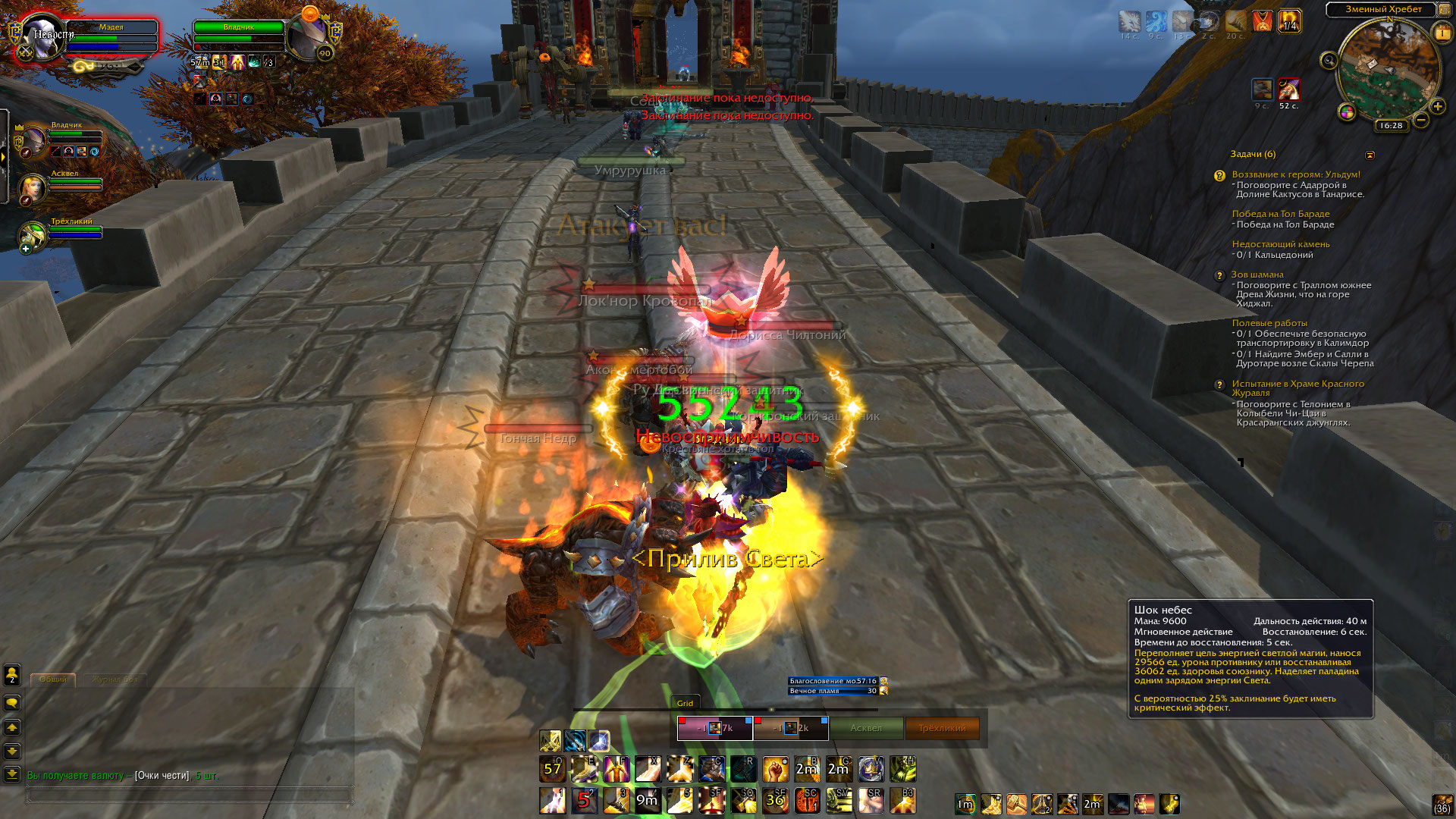Switch to the Журнал боя chat tab
This screenshot has height=819, width=1456.
(115, 679)
